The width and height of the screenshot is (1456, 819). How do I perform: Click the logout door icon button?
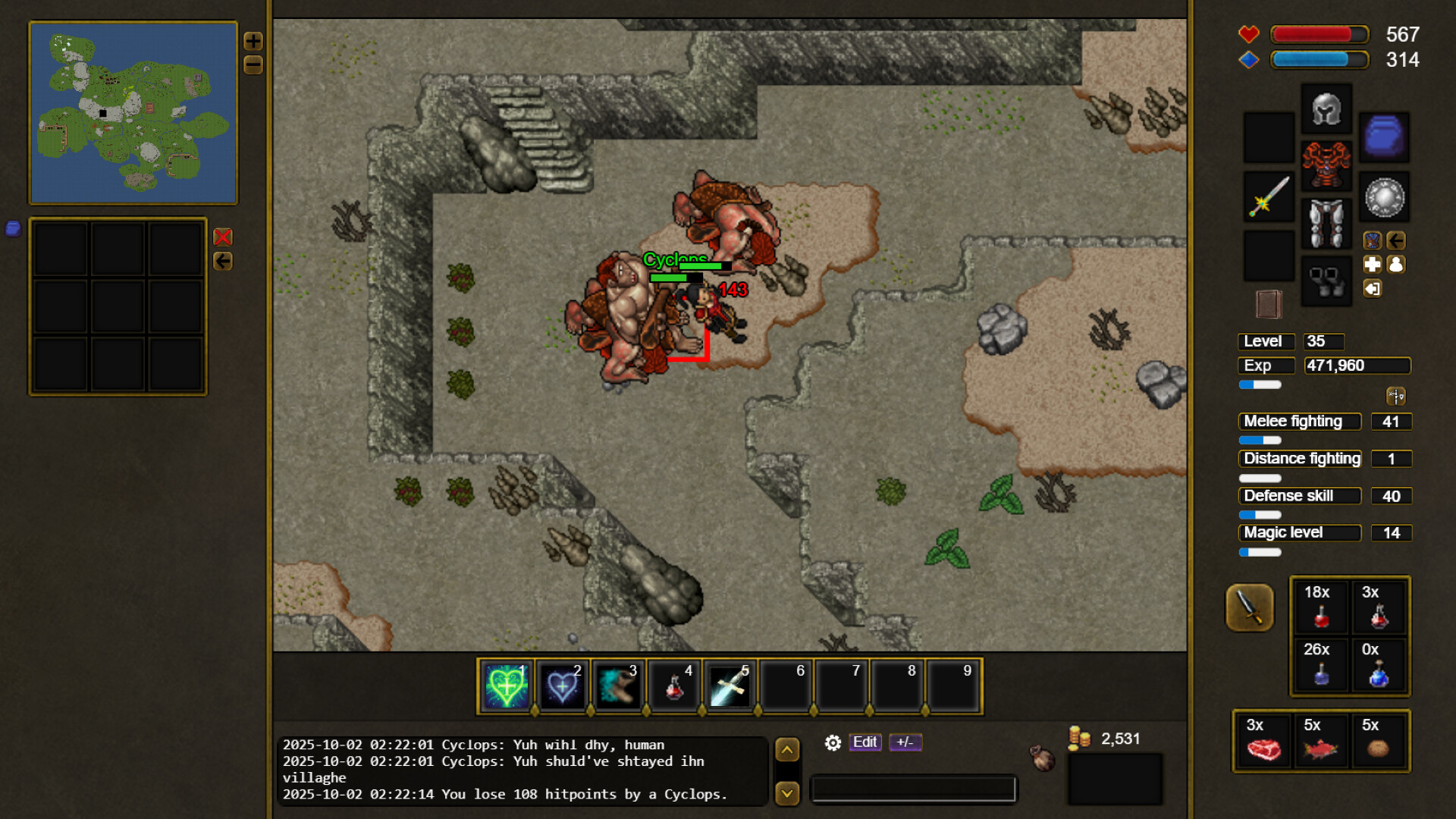(x=1373, y=289)
